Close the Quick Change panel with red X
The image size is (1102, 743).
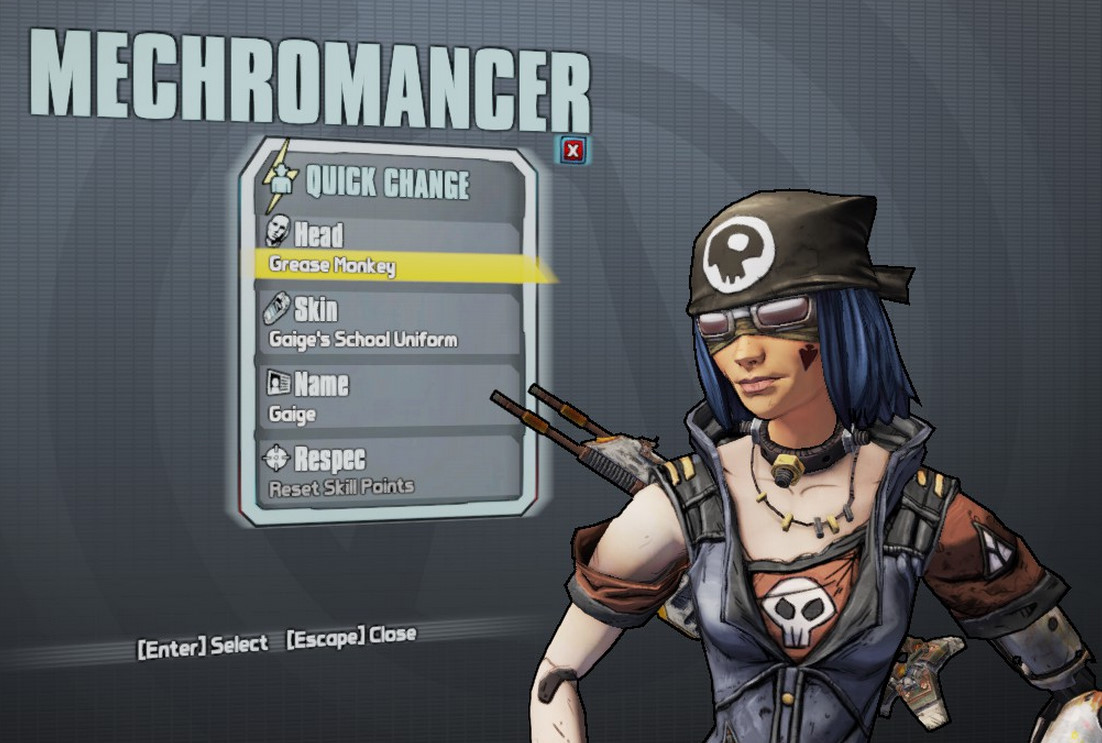pos(572,151)
